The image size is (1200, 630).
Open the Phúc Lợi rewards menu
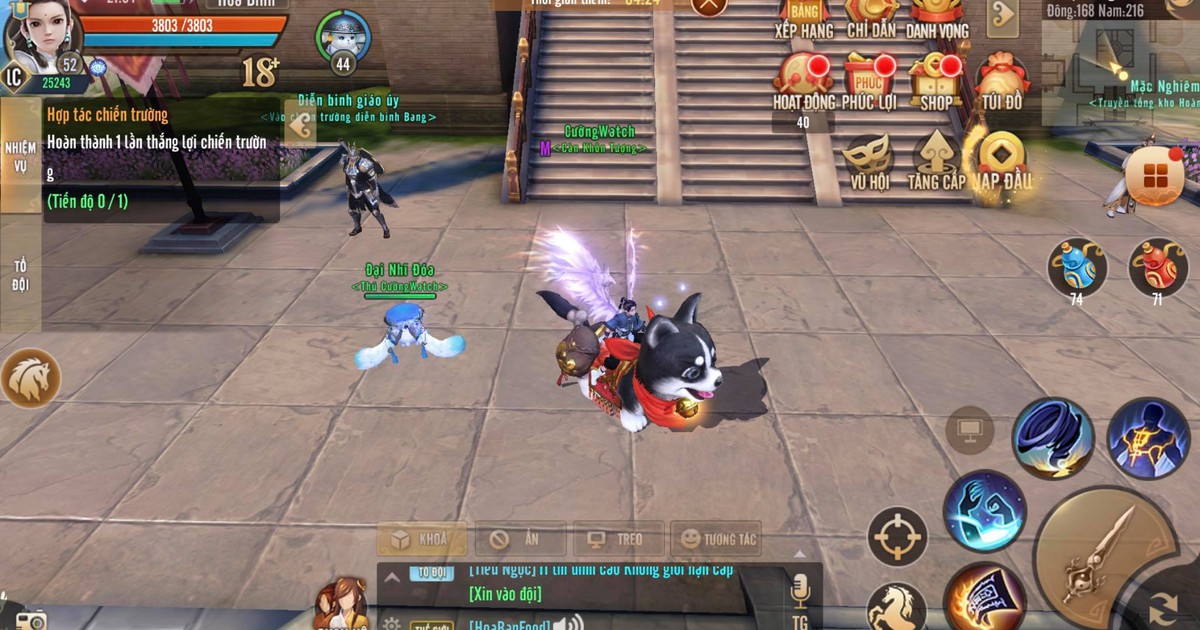[868, 78]
